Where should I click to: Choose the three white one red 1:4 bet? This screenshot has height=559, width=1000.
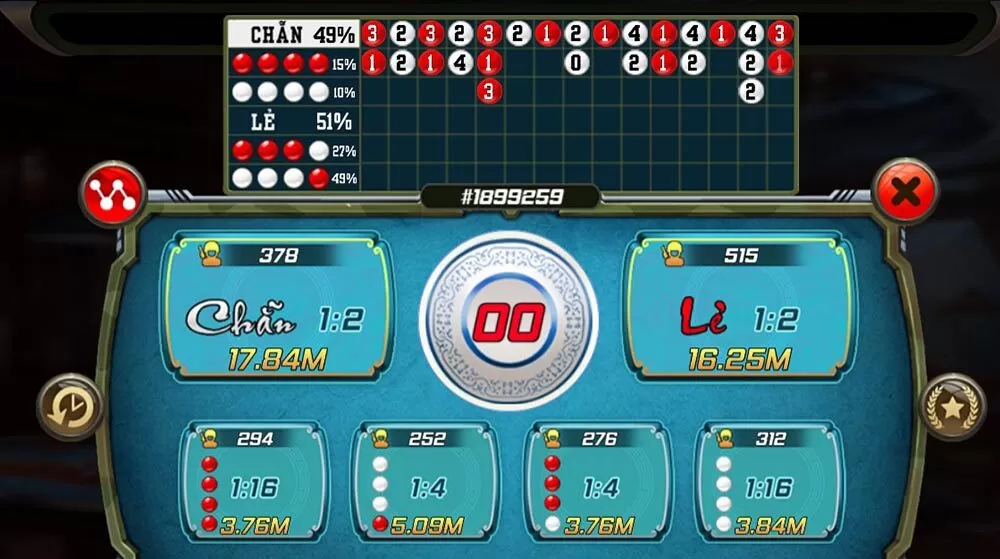pyautogui.click(x=424, y=484)
